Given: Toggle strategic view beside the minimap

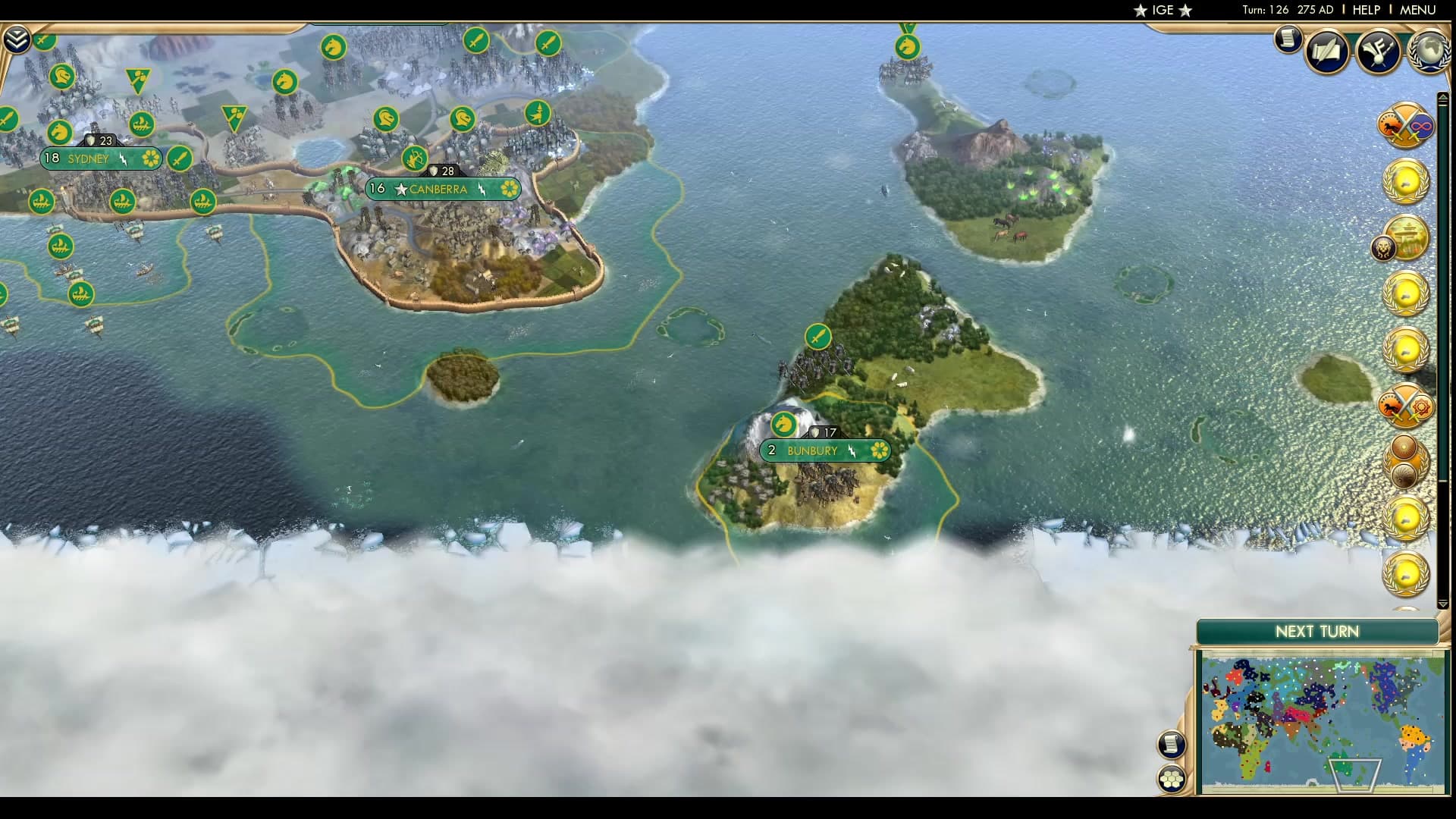Looking at the screenshot, I should click(1172, 743).
